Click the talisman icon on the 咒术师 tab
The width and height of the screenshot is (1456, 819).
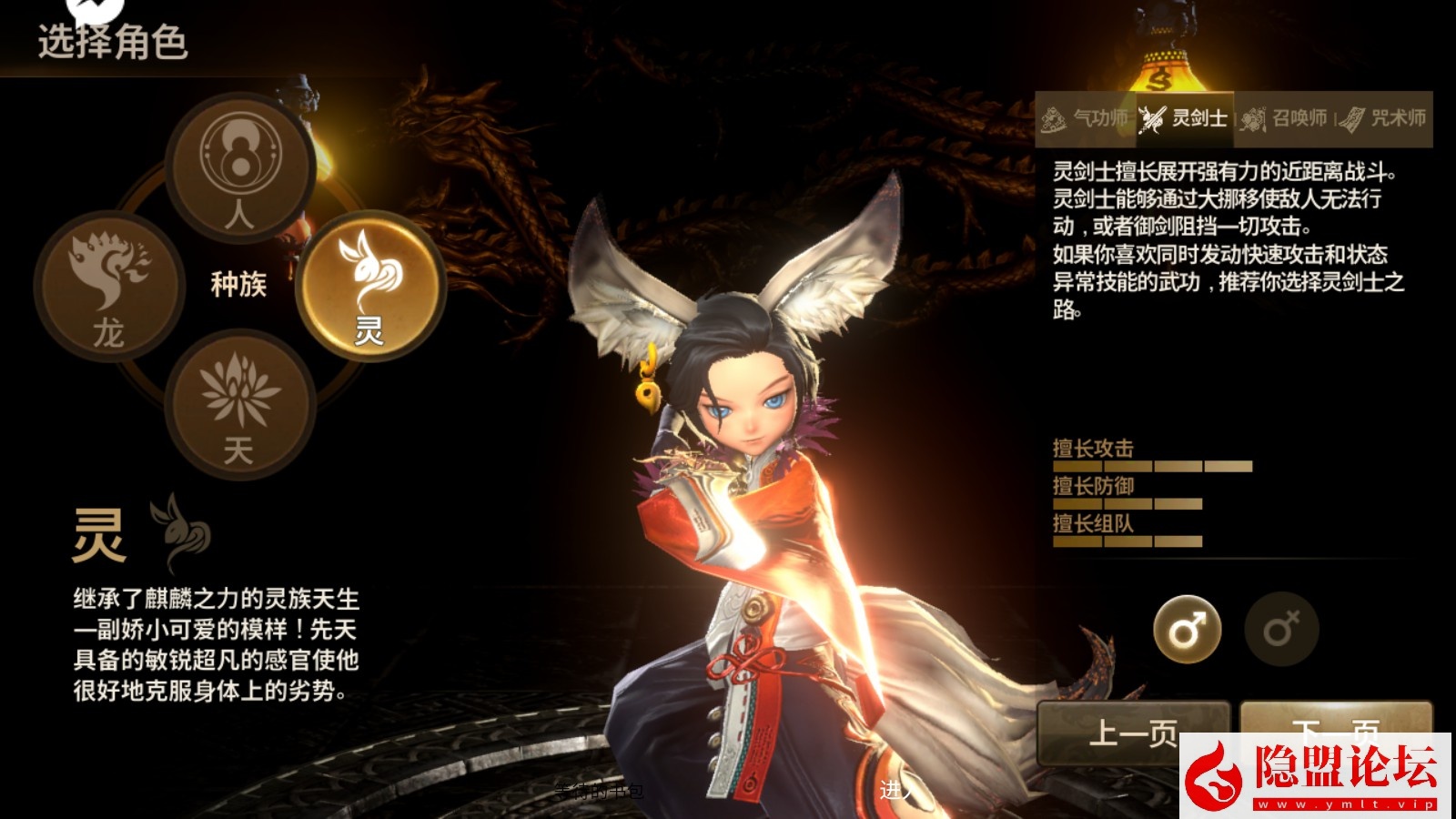[1355, 117]
